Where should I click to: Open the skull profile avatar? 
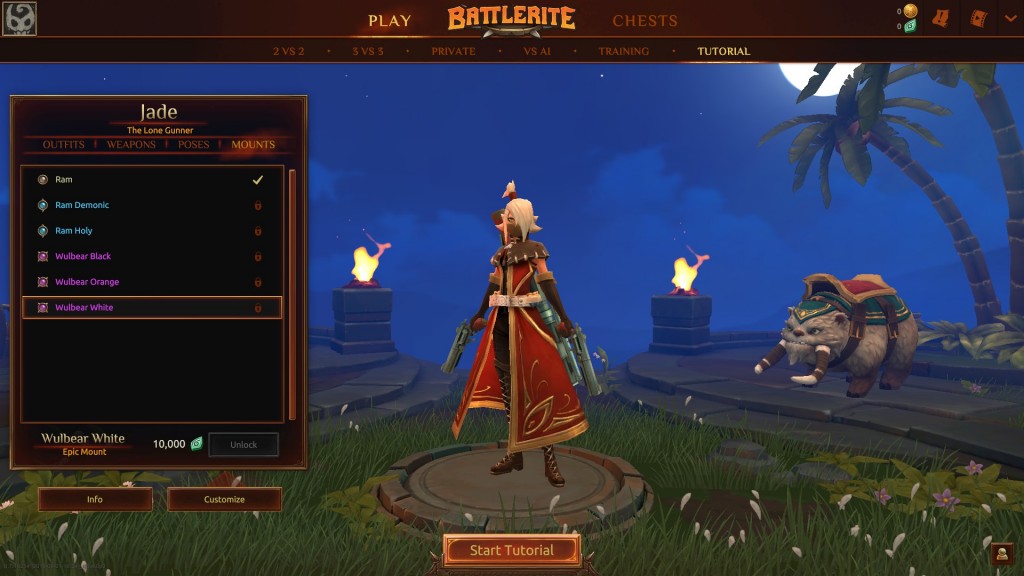click(x=19, y=19)
